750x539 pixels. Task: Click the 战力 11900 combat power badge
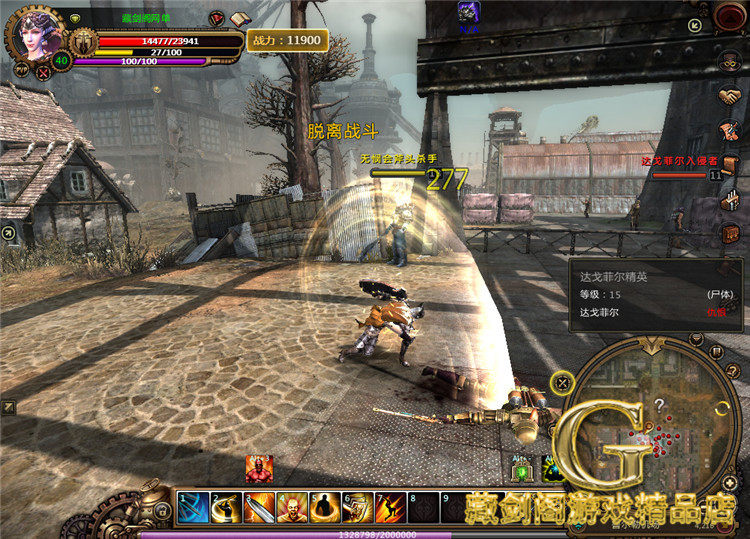click(x=287, y=40)
